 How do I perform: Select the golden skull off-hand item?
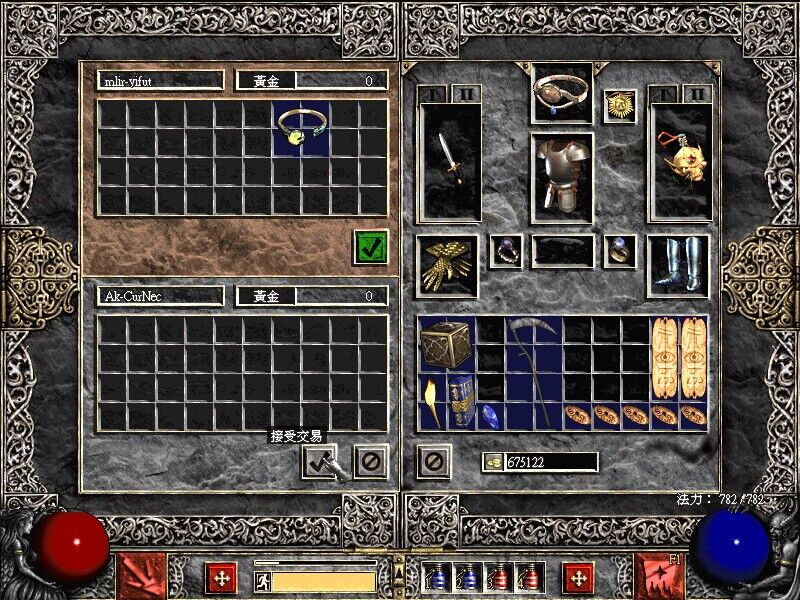[x=679, y=160]
